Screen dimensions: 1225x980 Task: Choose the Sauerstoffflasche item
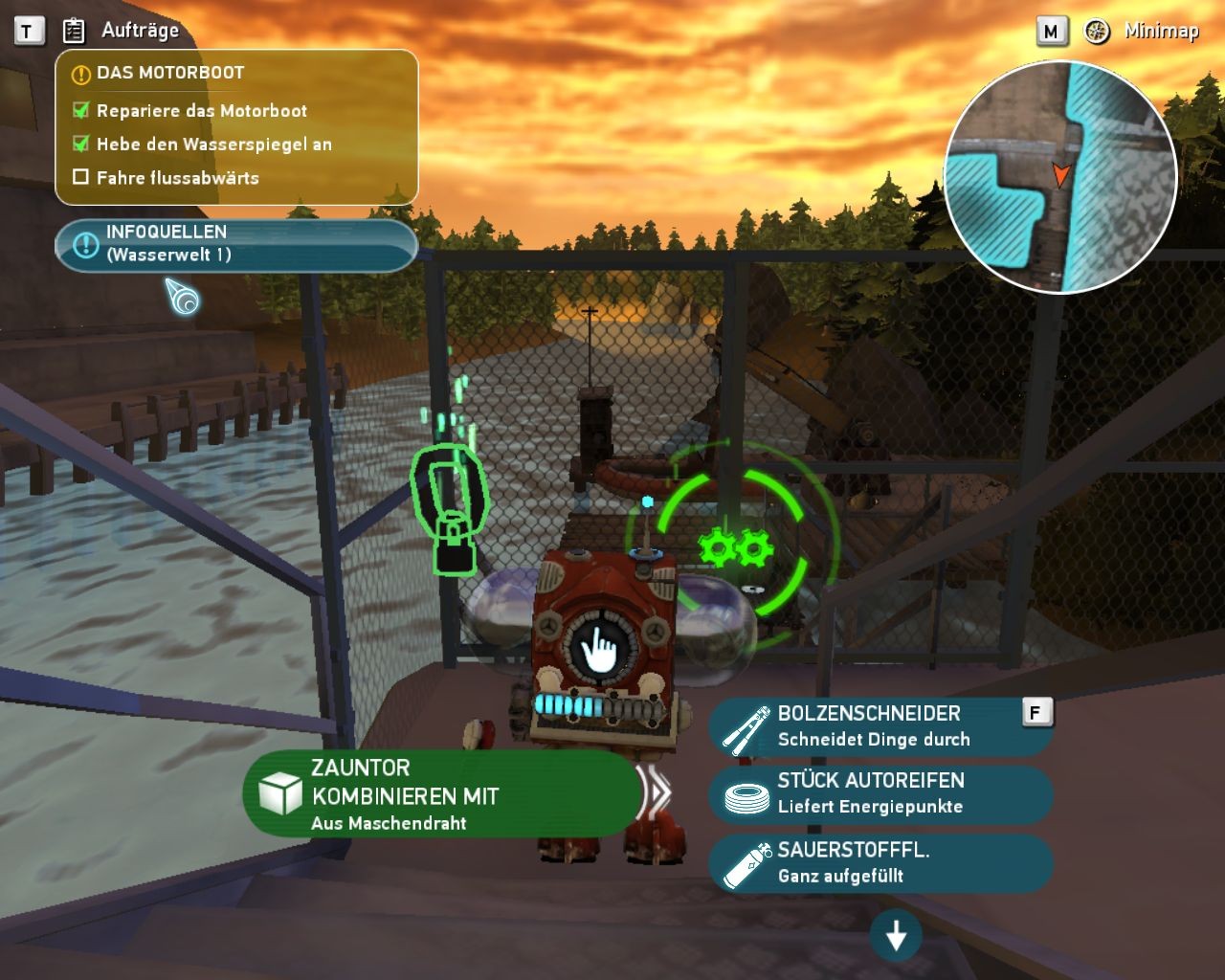coord(880,862)
